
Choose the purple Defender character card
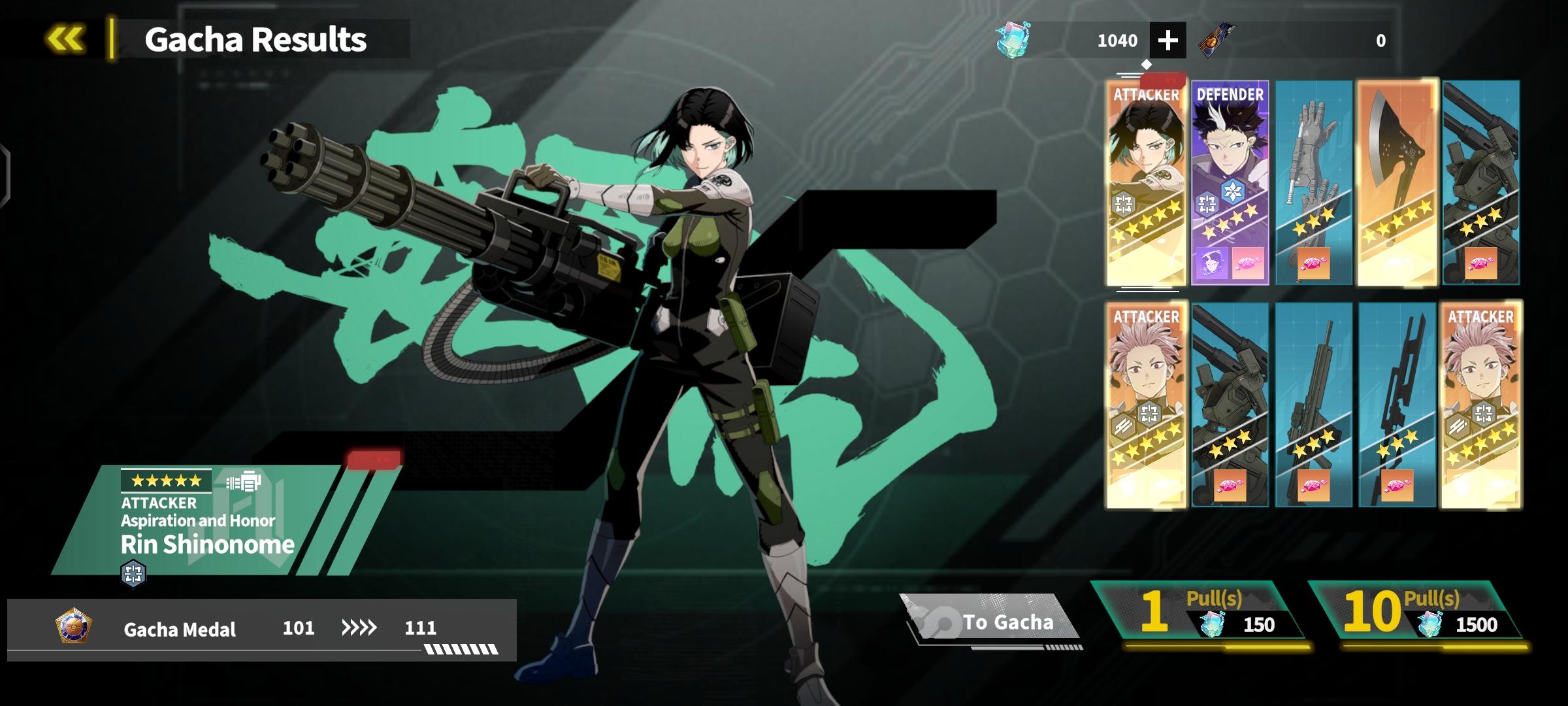pos(1230,183)
